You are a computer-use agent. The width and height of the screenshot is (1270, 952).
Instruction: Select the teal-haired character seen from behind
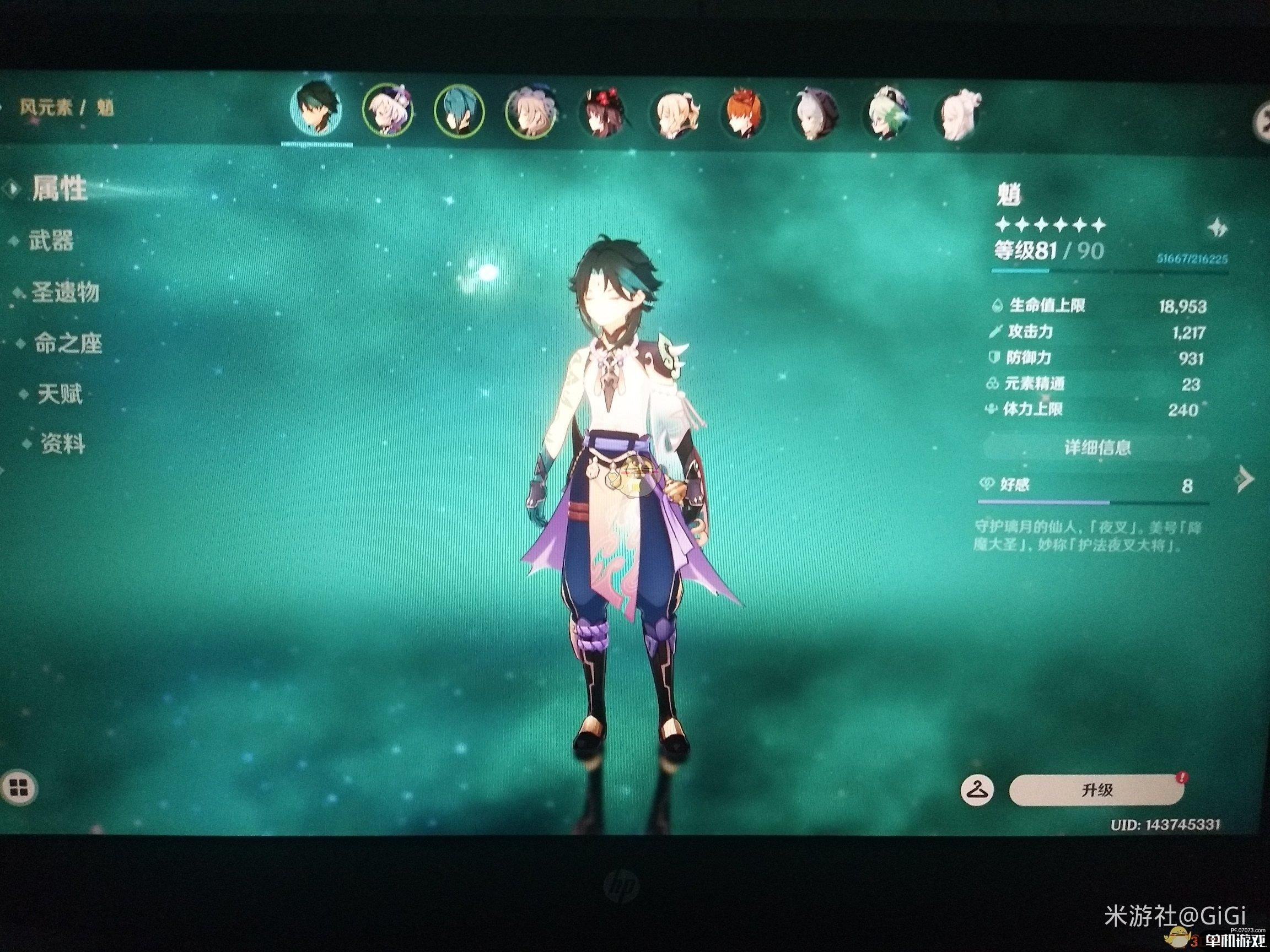[x=458, y=113]
